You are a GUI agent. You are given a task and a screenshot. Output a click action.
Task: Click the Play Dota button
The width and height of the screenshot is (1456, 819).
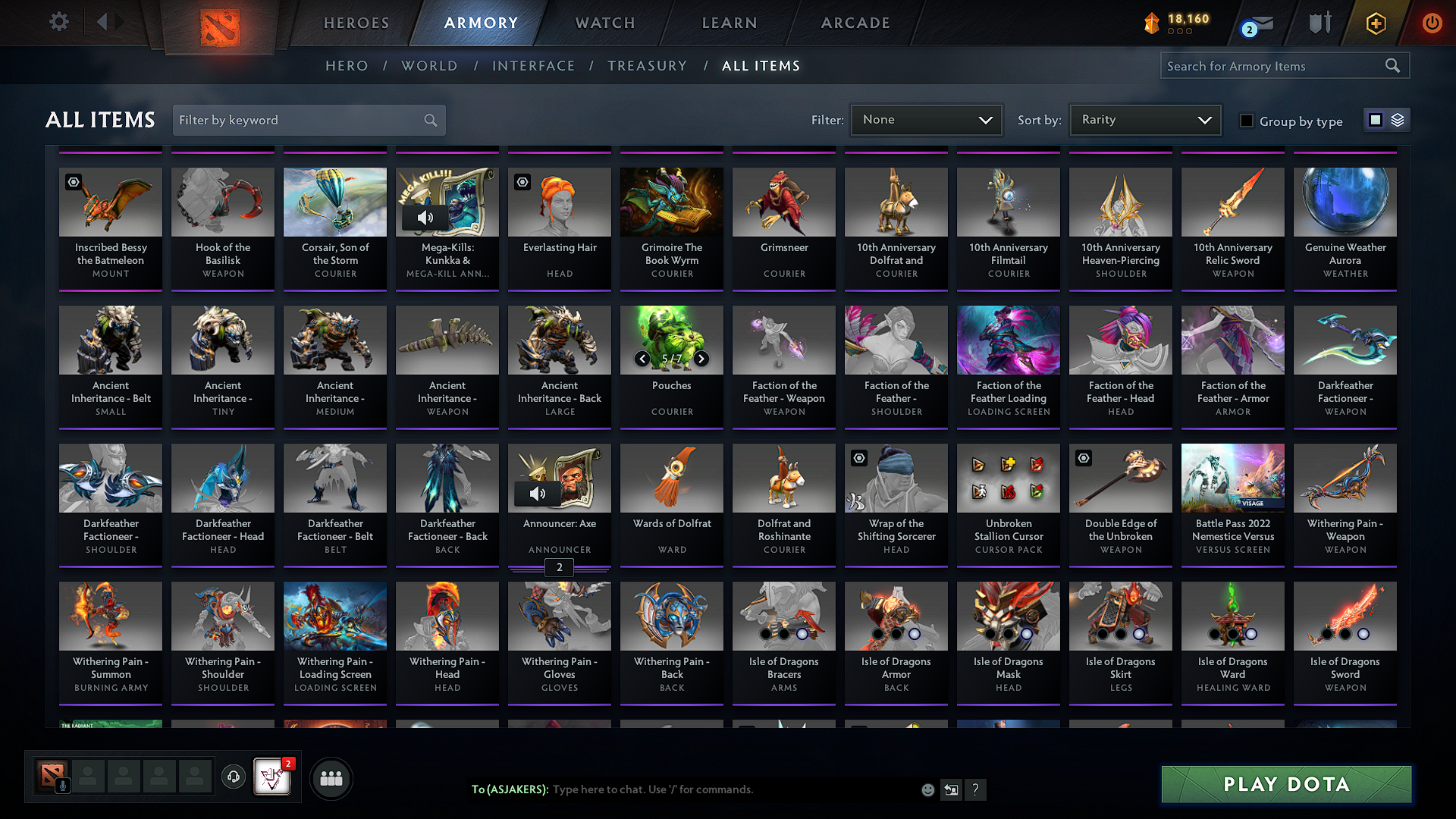tap(1286, 784)
